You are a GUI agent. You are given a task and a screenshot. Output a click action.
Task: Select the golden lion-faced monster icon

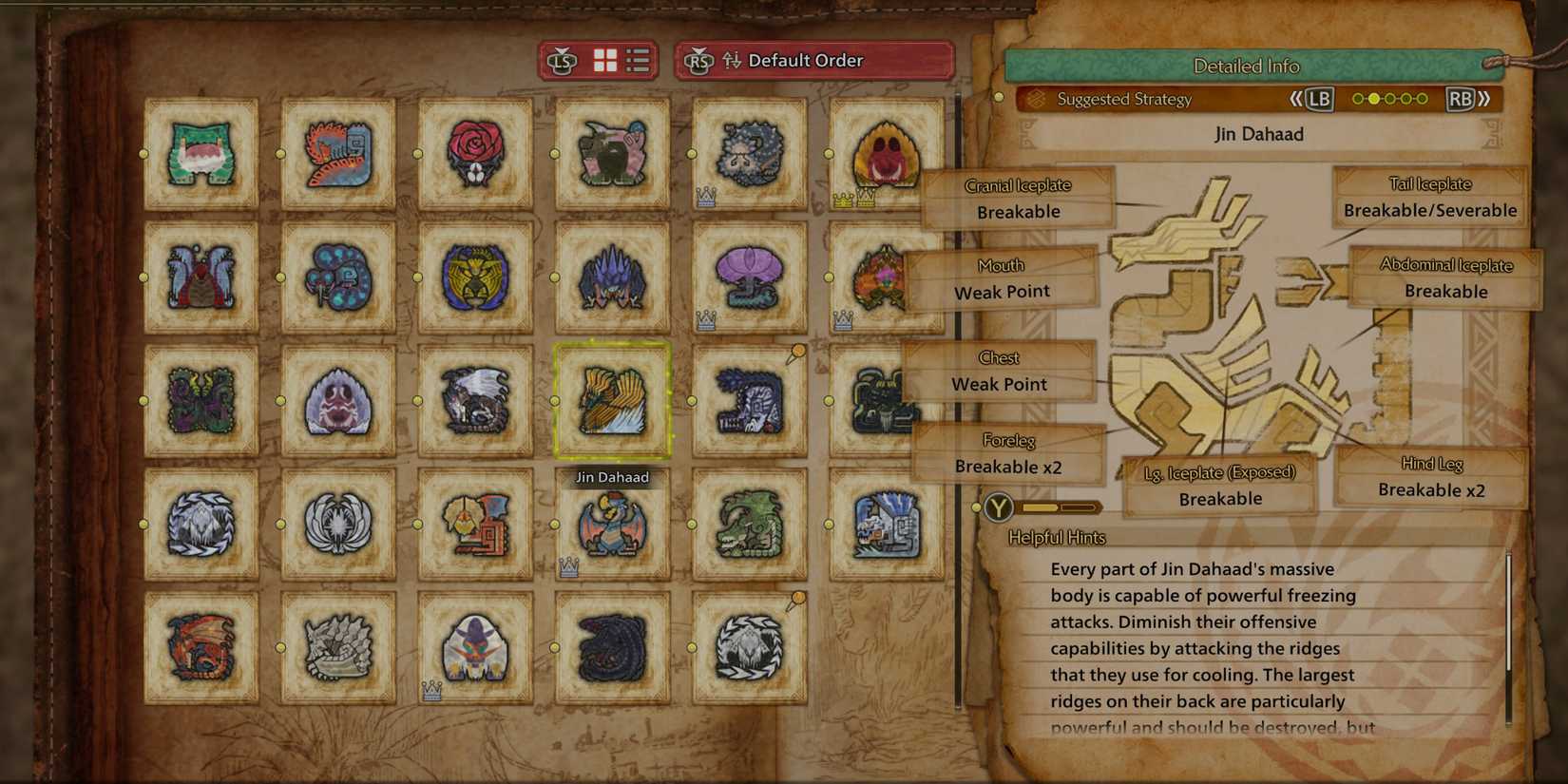coord(475,276)
